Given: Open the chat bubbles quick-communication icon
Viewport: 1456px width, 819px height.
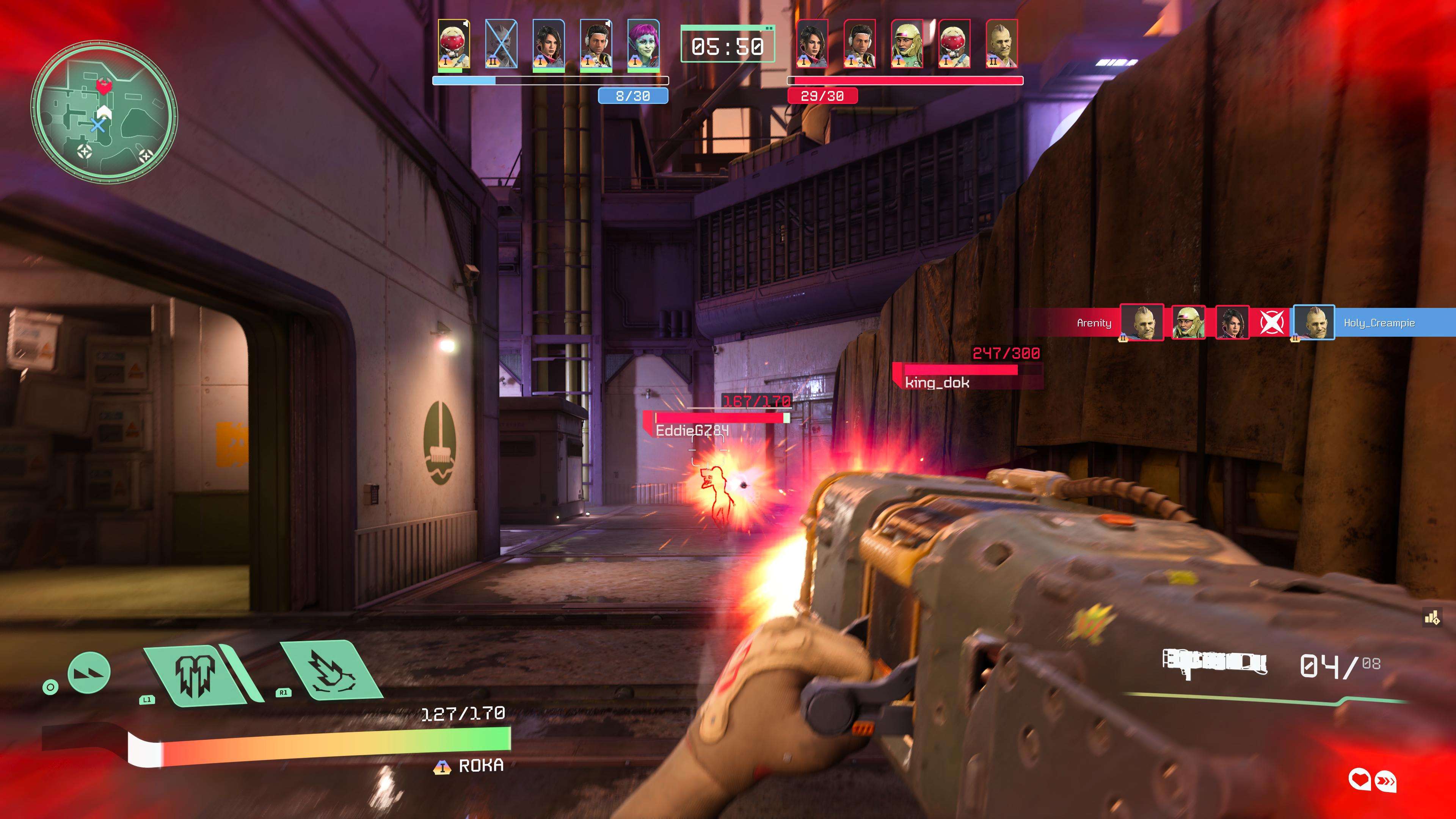Looking at the screenshot, I should [x=1372, y=781].
